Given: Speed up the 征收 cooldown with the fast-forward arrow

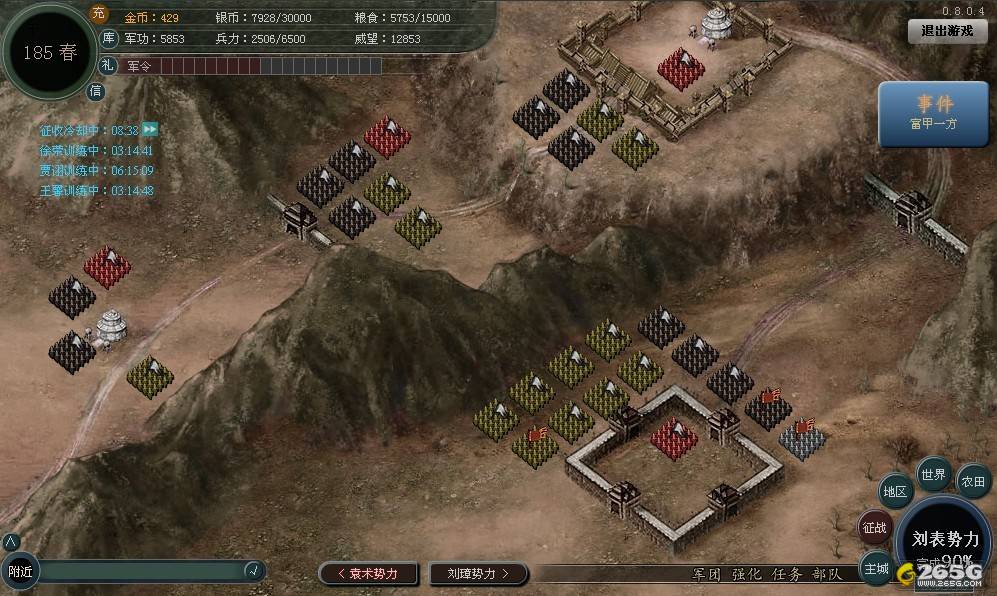Looking at the screenshot, I should pos(150,130).
